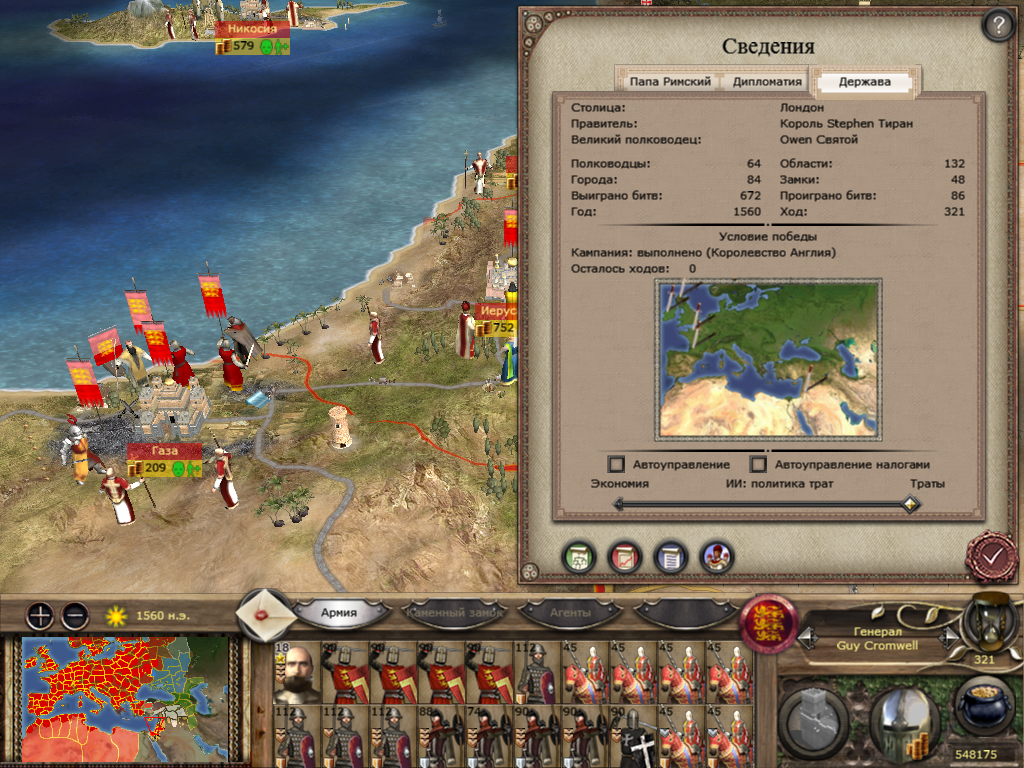Open the green map scroll button
The width and height of the screenshot is (1024, 768).
[578, 557]
